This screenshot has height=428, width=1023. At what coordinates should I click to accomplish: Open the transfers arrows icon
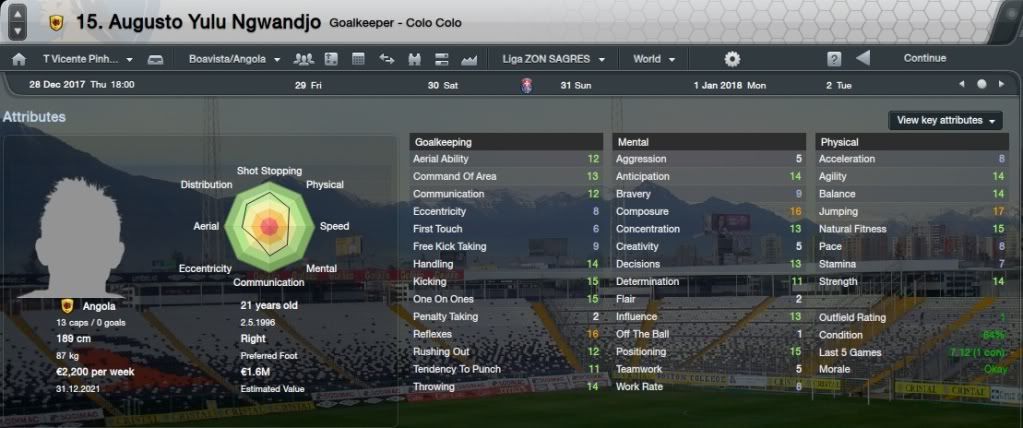pos(387,59)
